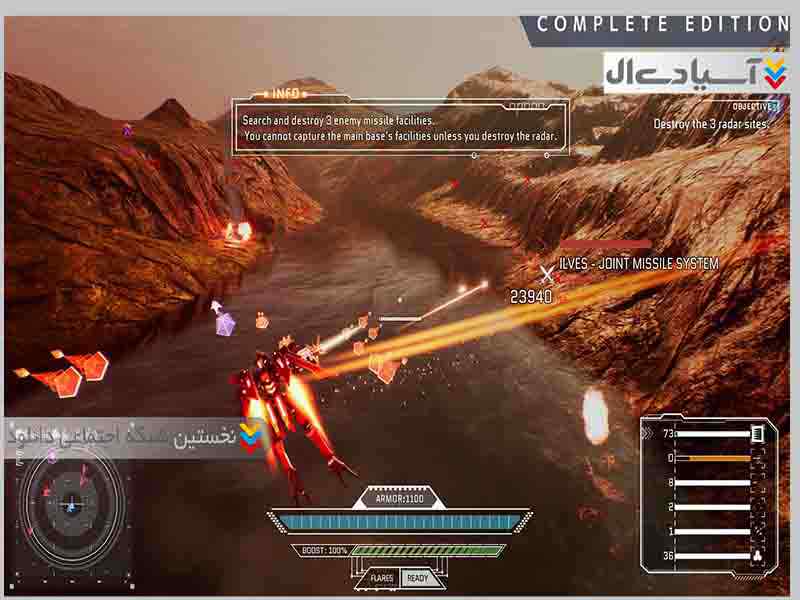Click the Info mission briefing panel
Viewport: 800px width, 600px height.
tap(402, 127)
